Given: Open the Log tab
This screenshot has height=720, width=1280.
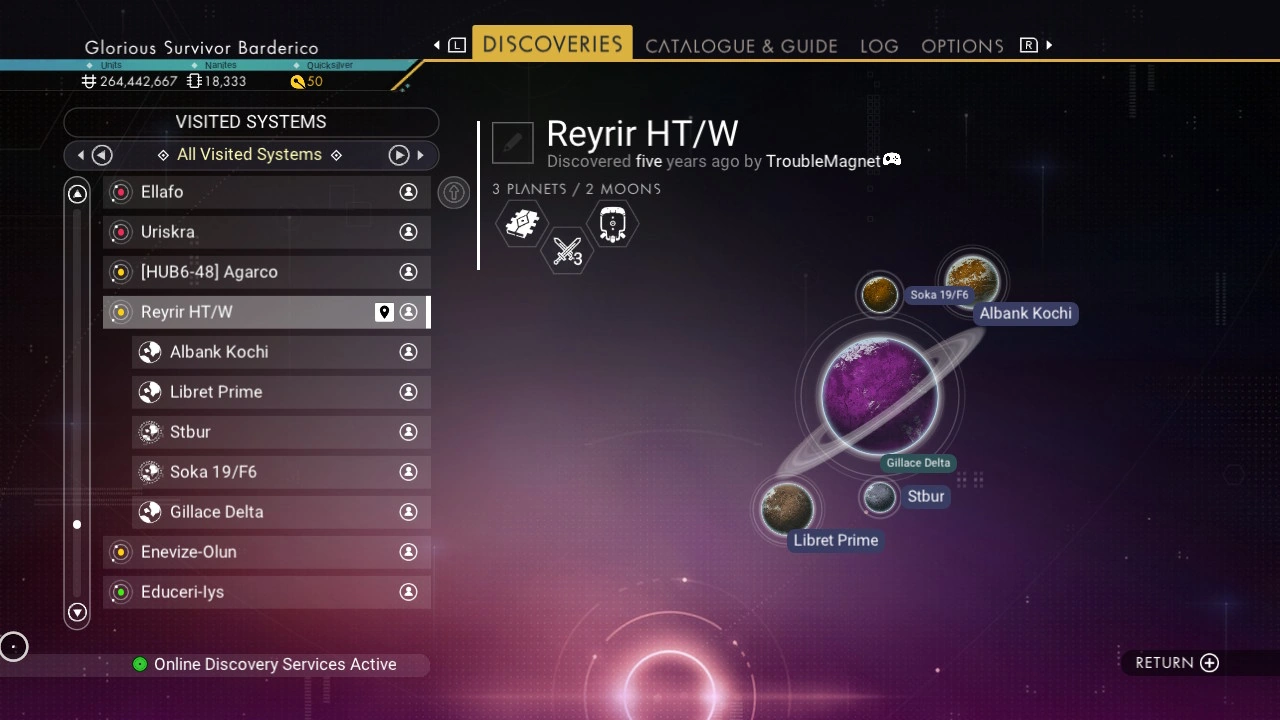Looking at the screenshot, I should click(879, 46).
